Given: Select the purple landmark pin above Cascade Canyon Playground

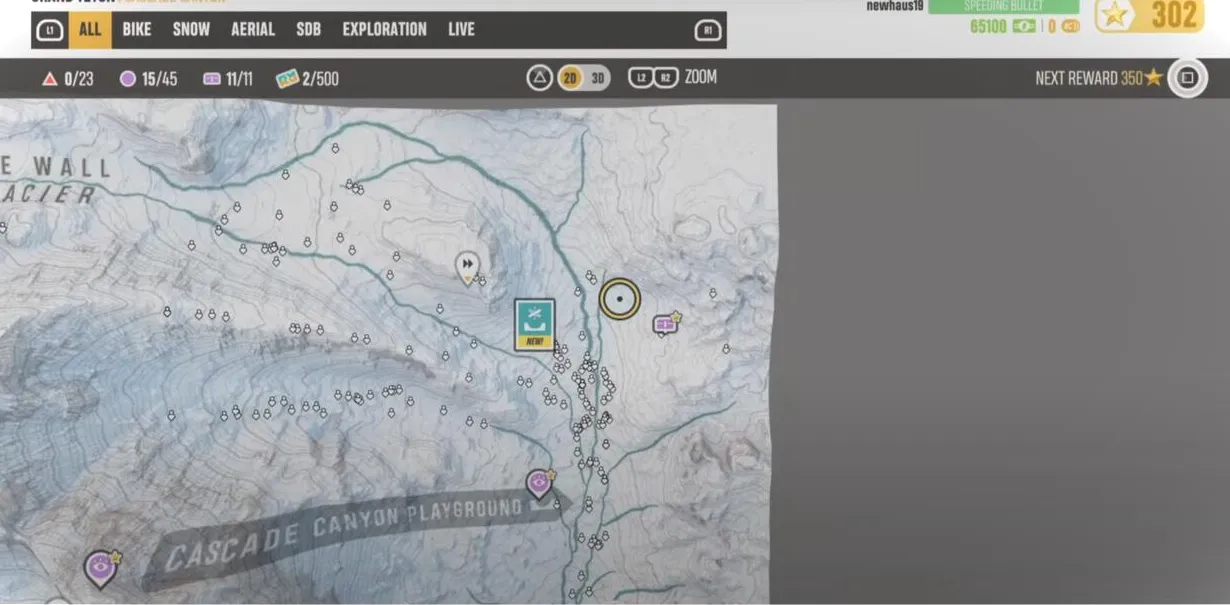Looking at the screenshot, I should [539, 484].
